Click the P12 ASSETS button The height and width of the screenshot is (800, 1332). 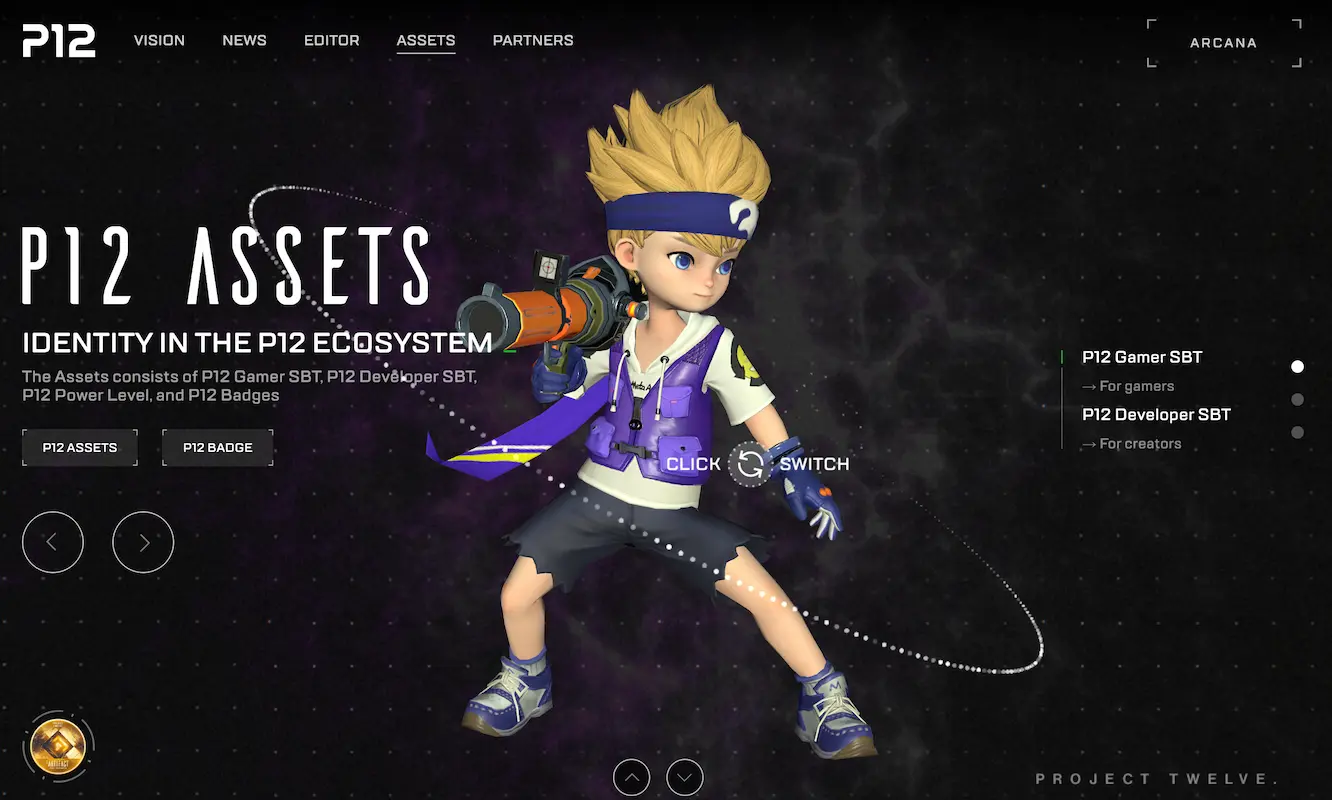79,447
